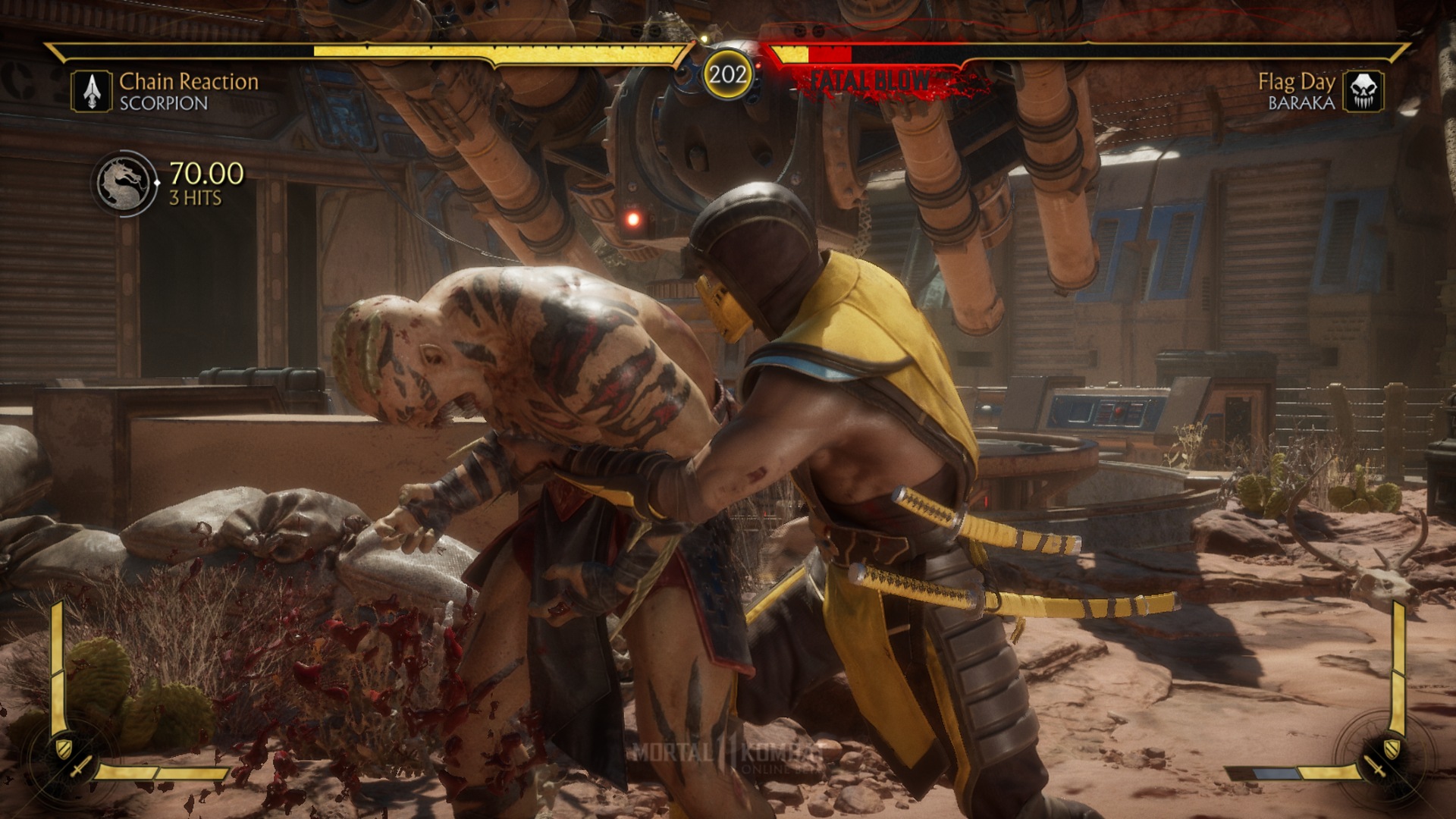1456x819 pixels.
Task: Click Baraka's defensive meter shield icon
Action: coord(1393,748)
